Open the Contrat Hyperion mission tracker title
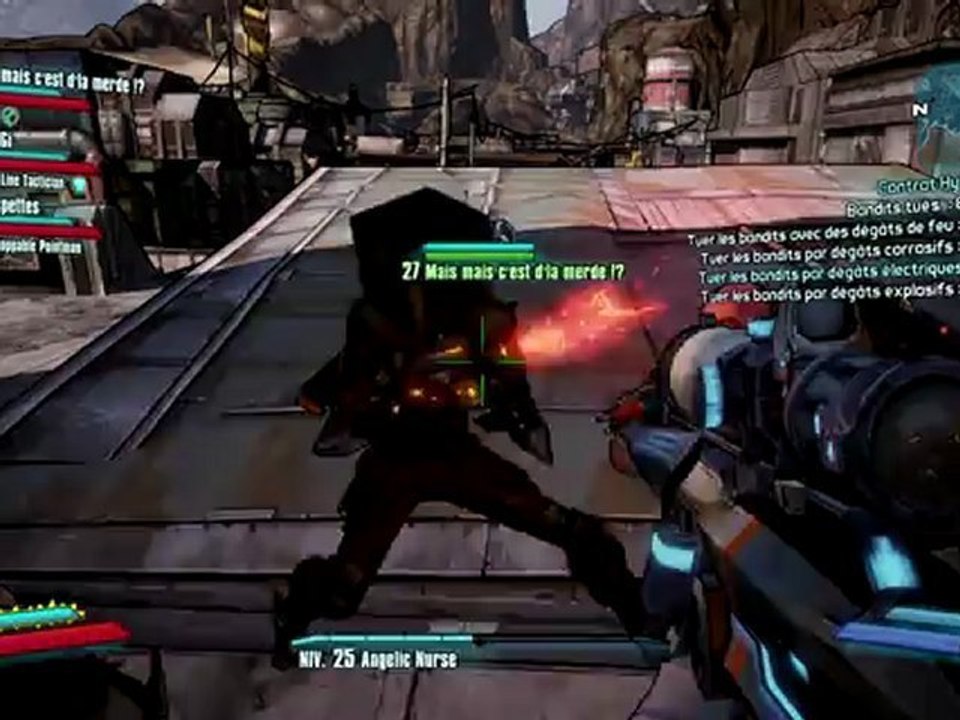The image size is (960, 720). click(x=917, y=187)
